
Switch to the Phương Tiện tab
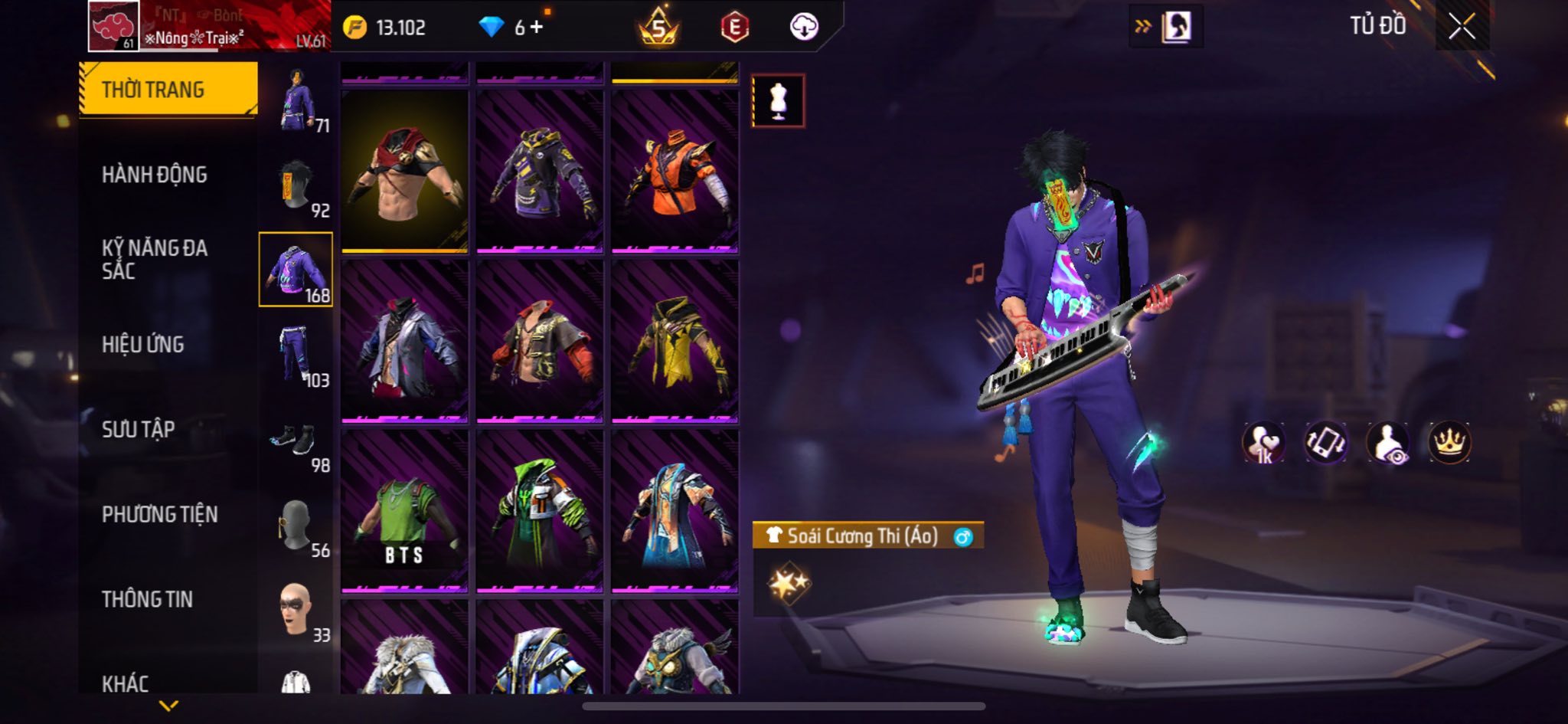coord(160,514)
